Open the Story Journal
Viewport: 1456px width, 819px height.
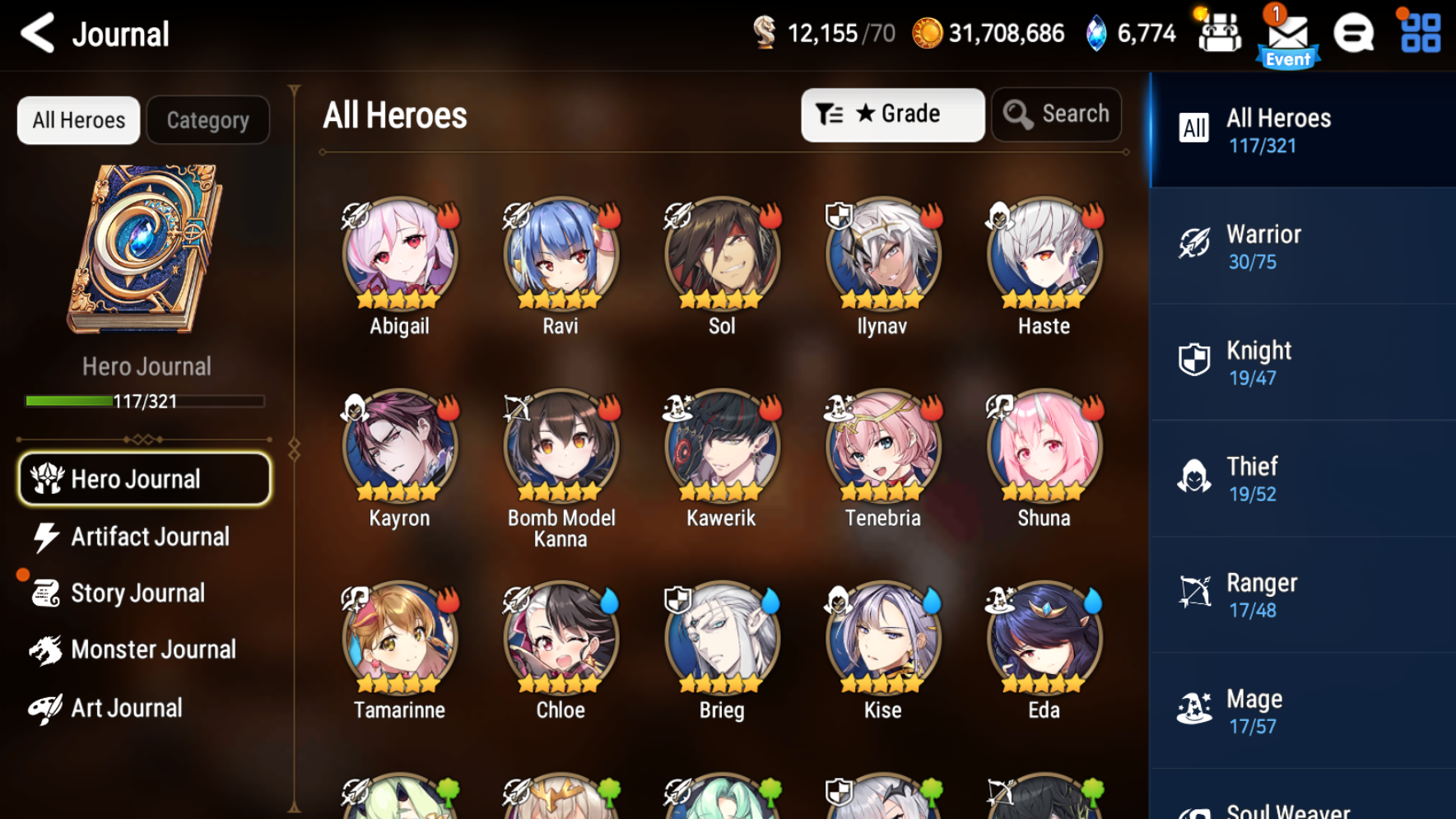137,593
